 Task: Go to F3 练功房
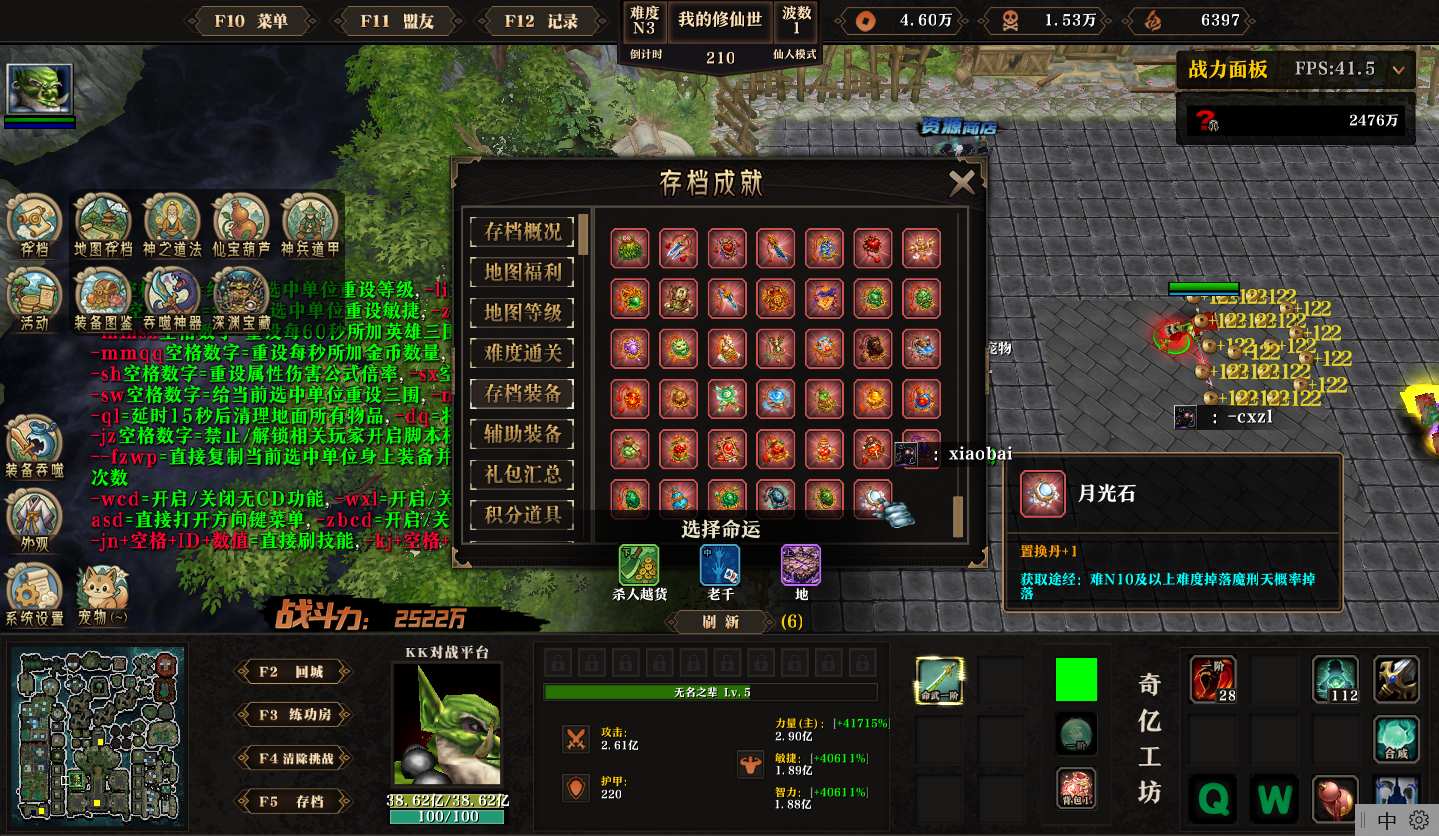pyautogui.click(x=293, y=715)
